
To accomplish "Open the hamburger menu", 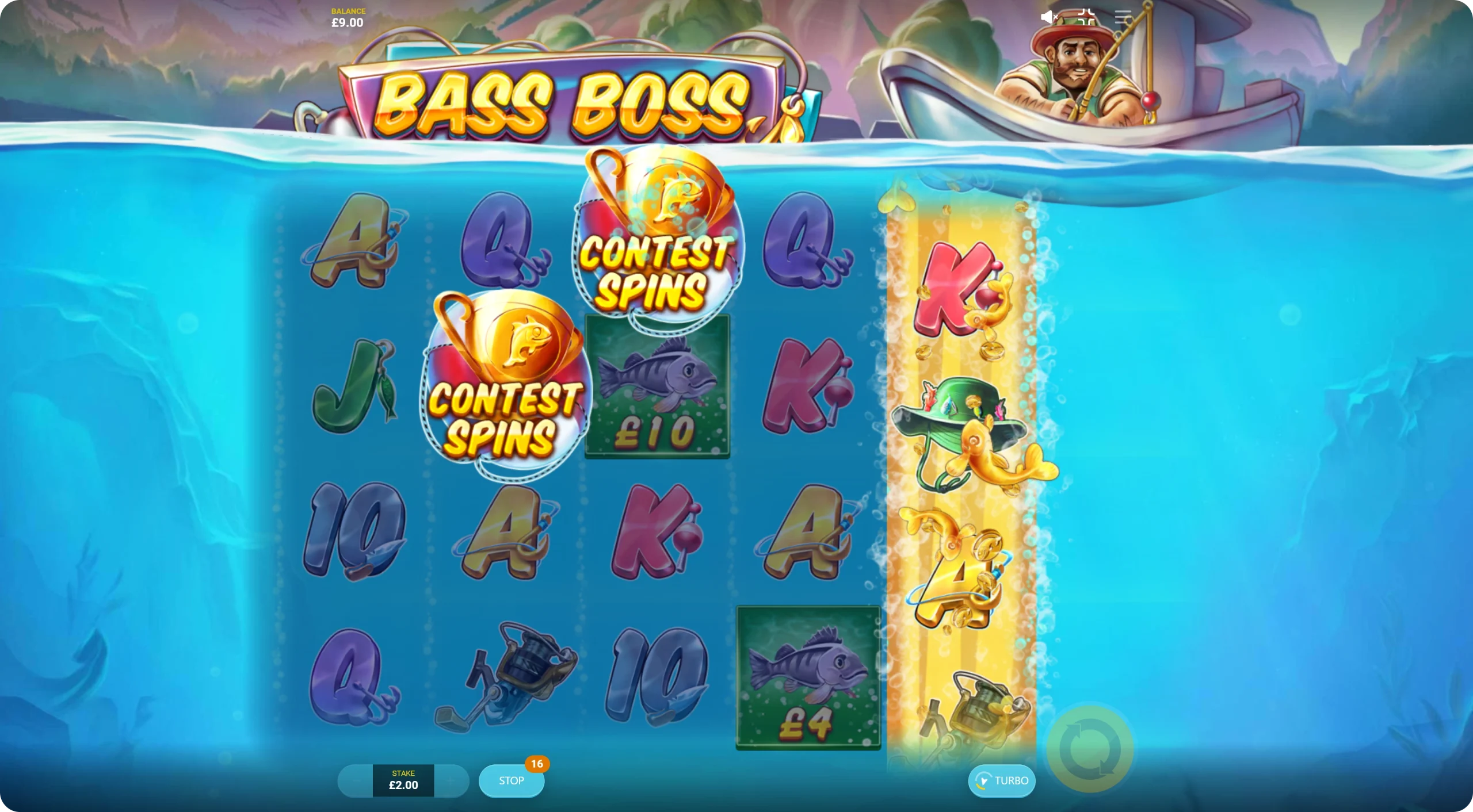I will [x=1123, y=17].
